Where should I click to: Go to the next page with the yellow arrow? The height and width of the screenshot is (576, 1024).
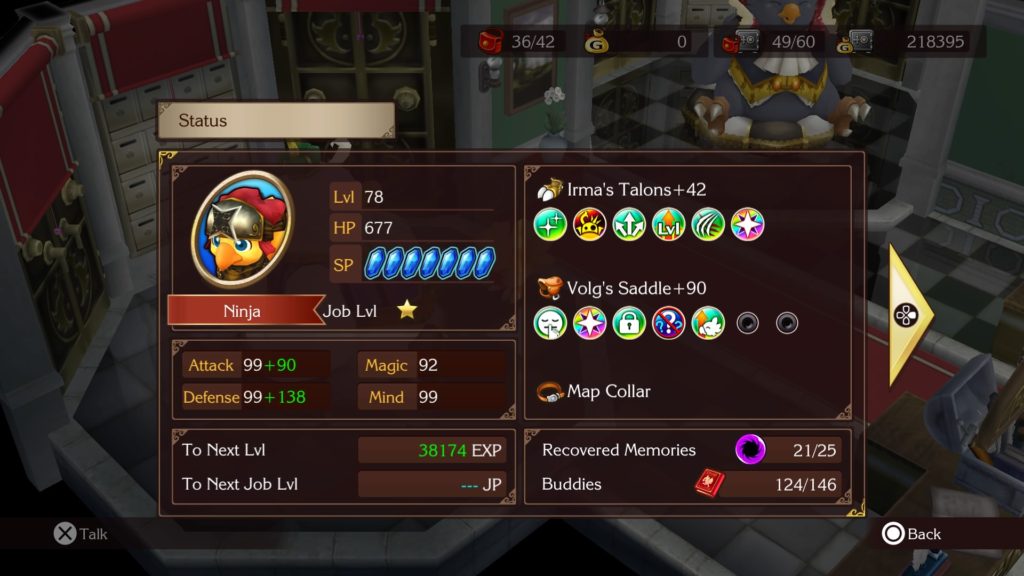pyautogui.click(x=909, y=315)
